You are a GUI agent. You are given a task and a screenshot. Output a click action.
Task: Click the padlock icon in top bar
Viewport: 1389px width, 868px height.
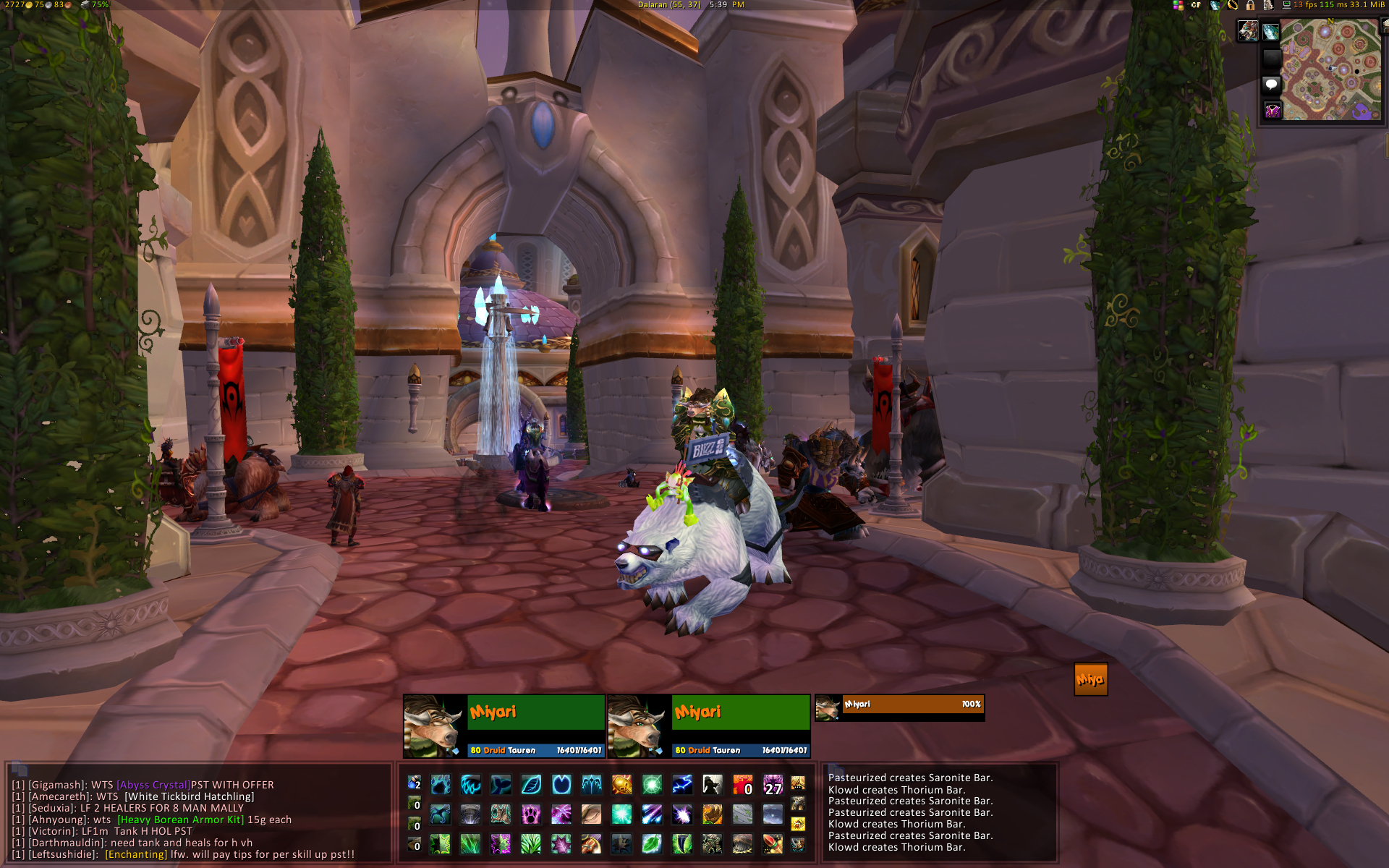pos(1250,5)
